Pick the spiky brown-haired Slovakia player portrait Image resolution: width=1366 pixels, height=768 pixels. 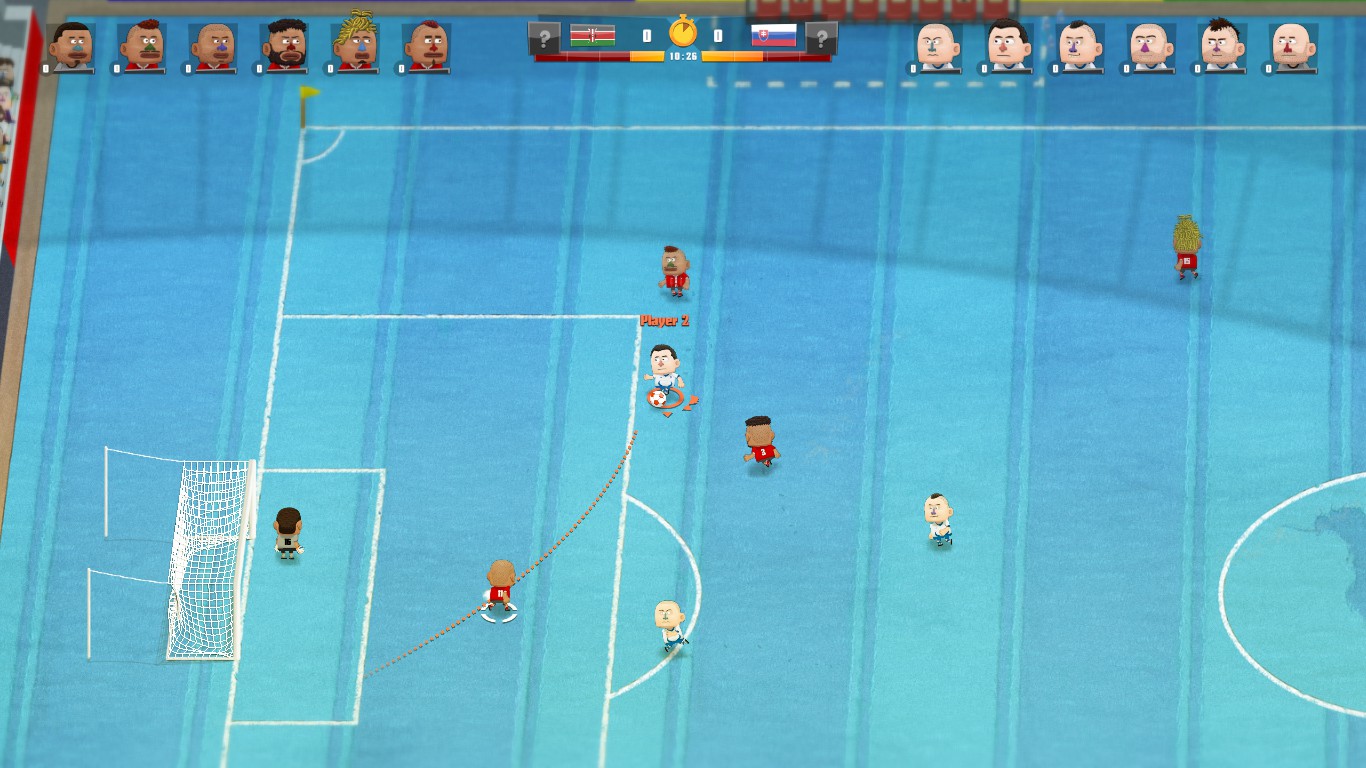tap(1221, 46)
